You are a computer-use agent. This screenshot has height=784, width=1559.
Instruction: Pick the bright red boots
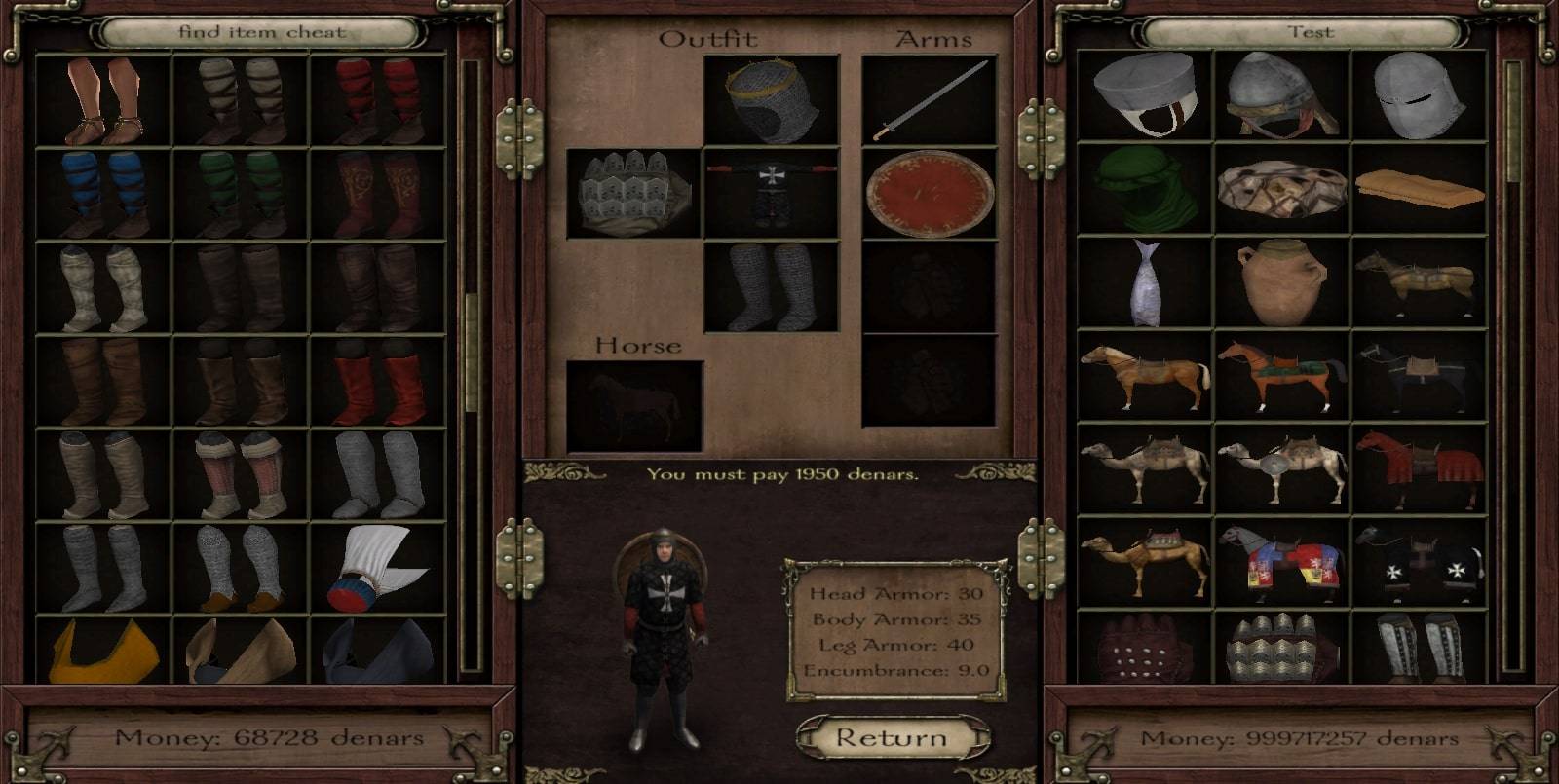378,381
